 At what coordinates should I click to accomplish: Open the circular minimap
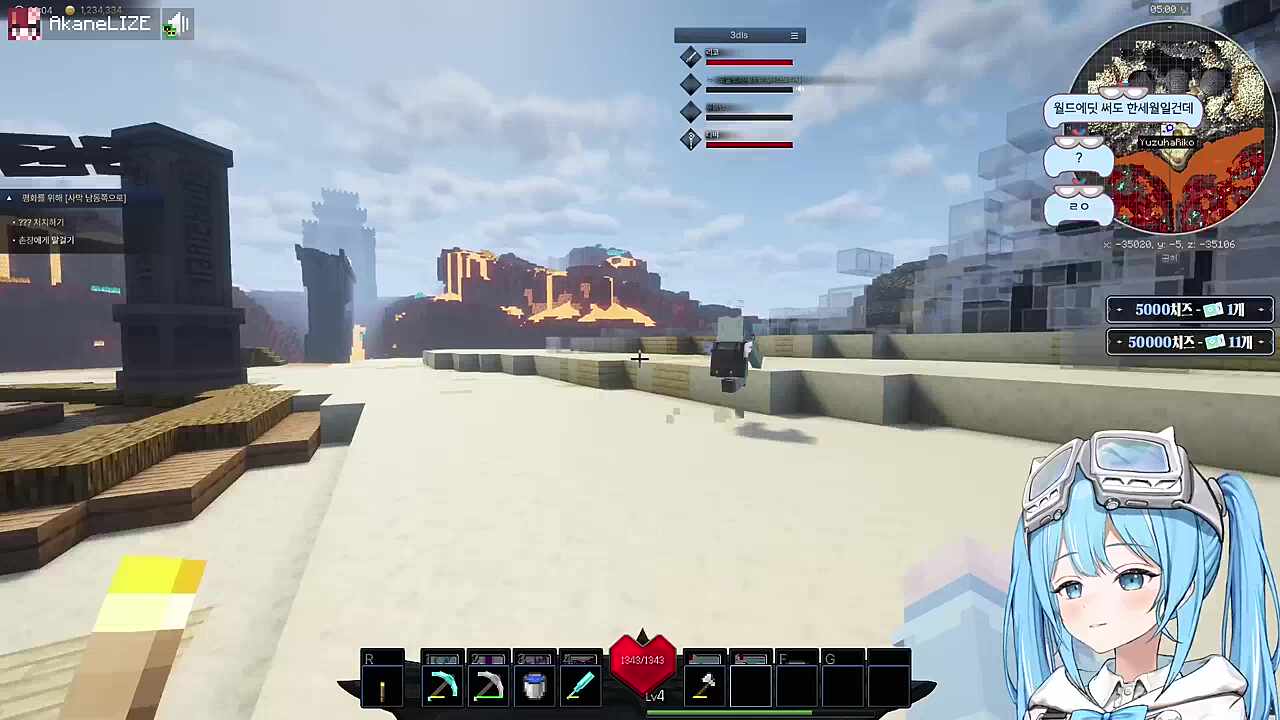click(1168, 128)
